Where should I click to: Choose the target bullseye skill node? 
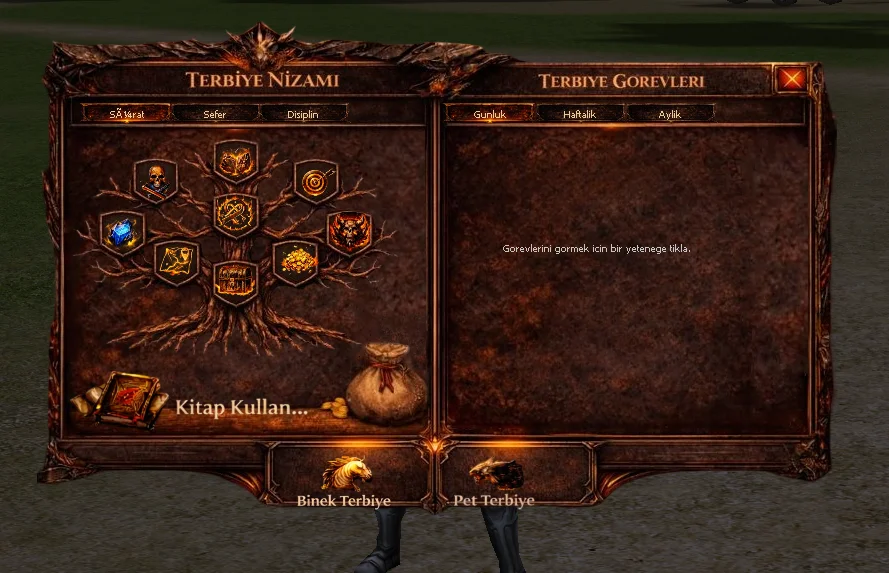[x=316, y=181]
